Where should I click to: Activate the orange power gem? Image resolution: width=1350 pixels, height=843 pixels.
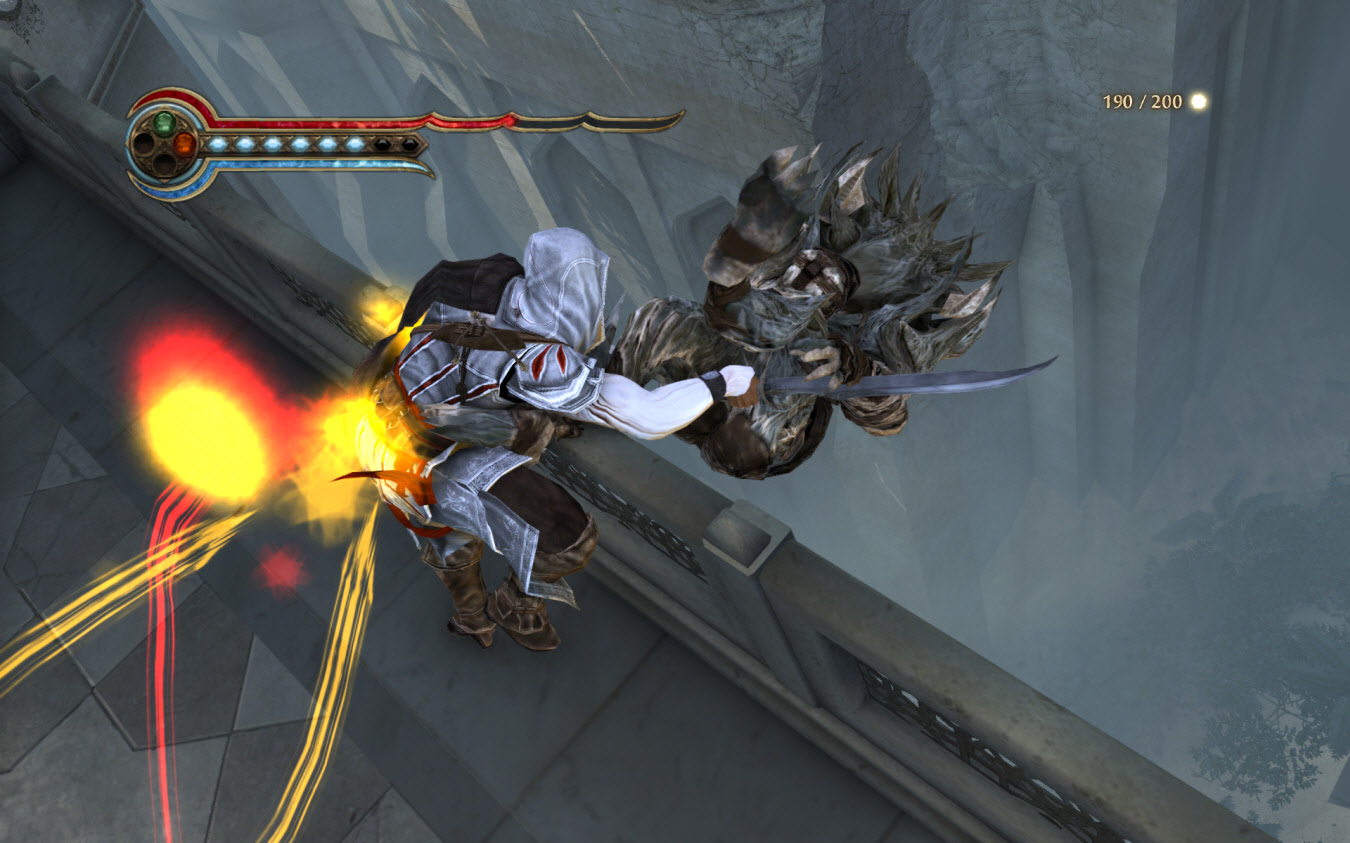184,144
